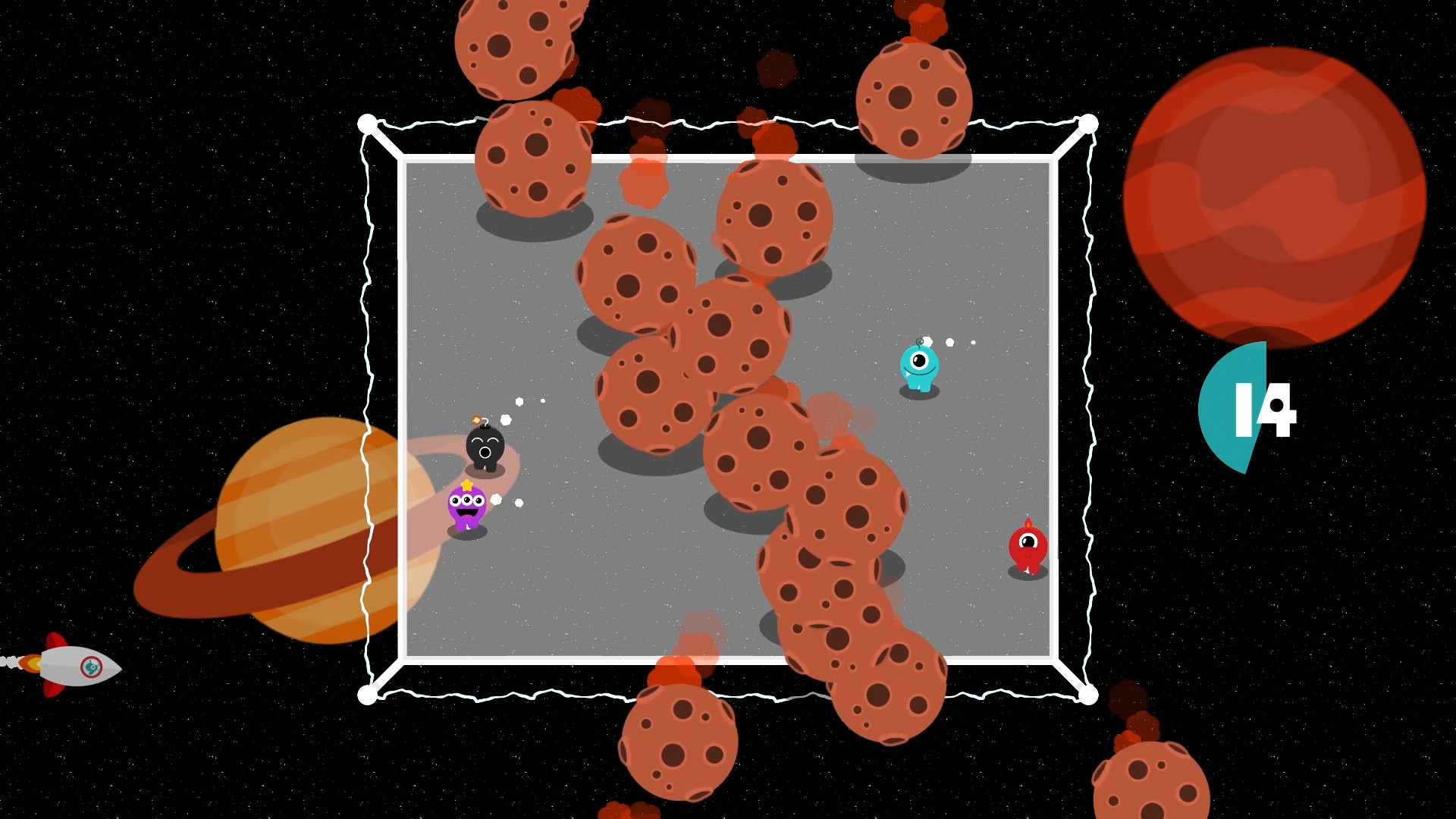Viewport: 1456px width, 819px height.
Task: Click the bottom-right corner anchor of the arena
Action: pos(1087,693)
